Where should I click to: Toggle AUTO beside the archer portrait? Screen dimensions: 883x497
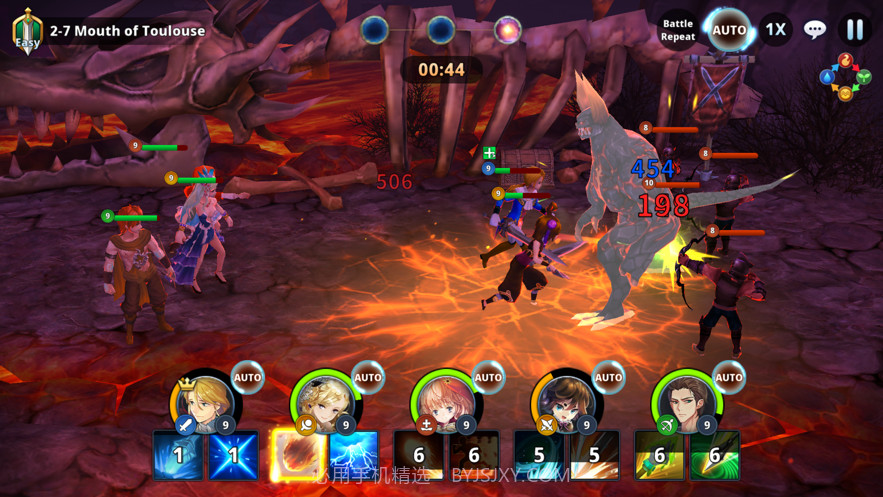(x=729, y=377)
